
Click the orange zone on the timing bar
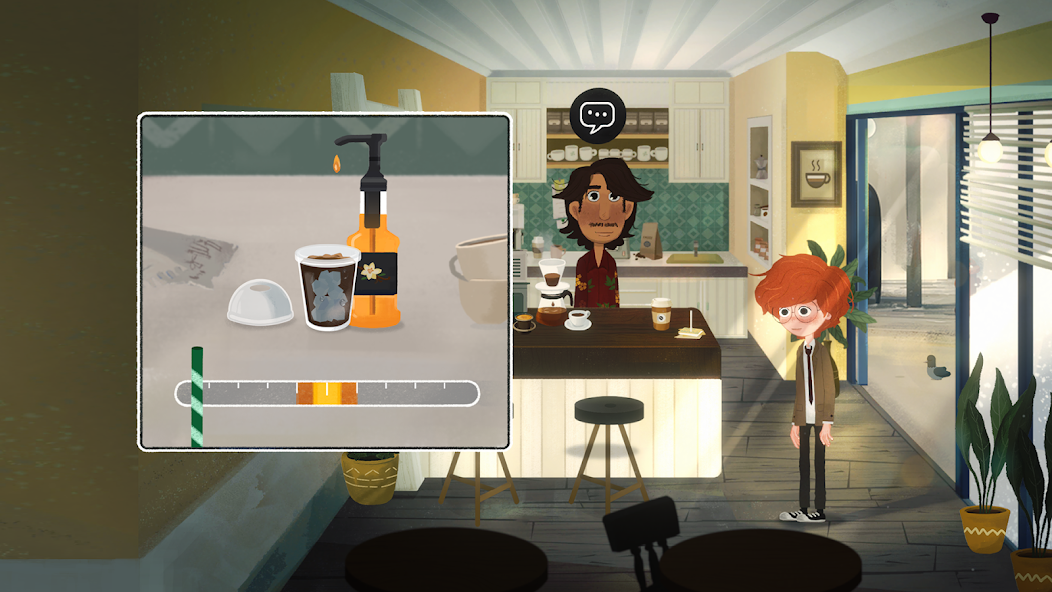click(x=326, y=393)
